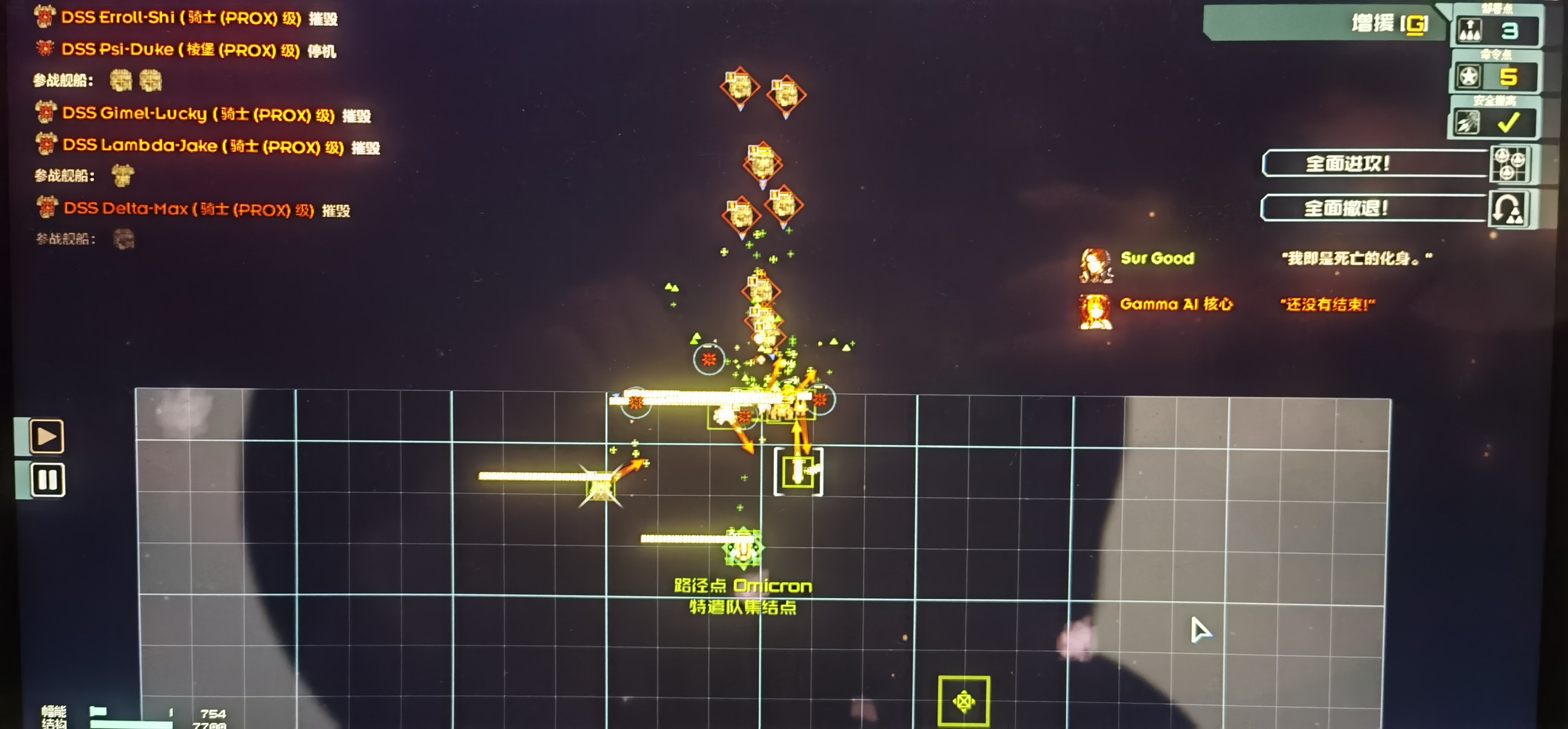The width and height of the screenshot is (1568, 729).
Task: Click the play speed button
Action: tap(47, 436)
